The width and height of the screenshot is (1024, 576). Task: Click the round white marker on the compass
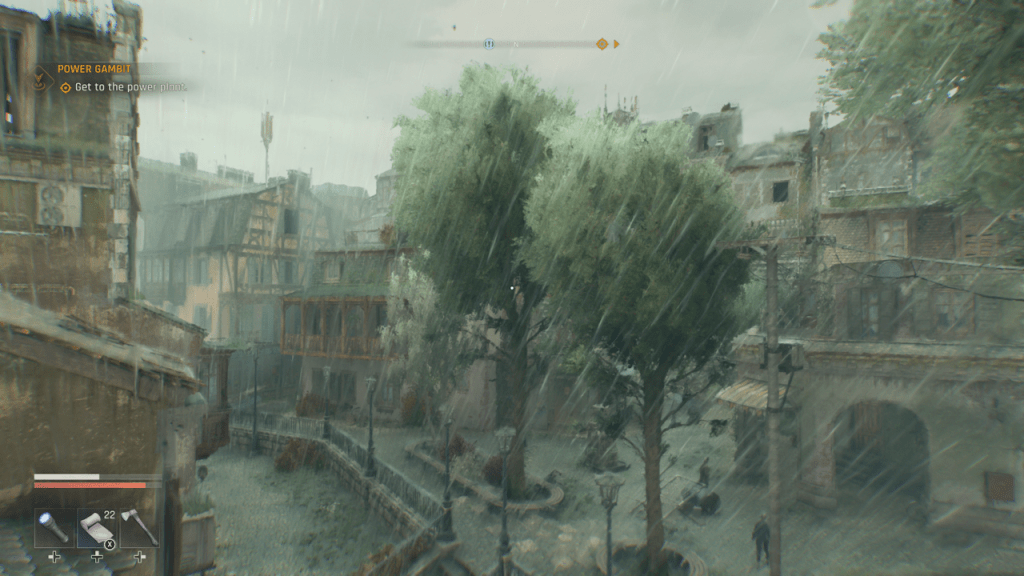[489, 44]
